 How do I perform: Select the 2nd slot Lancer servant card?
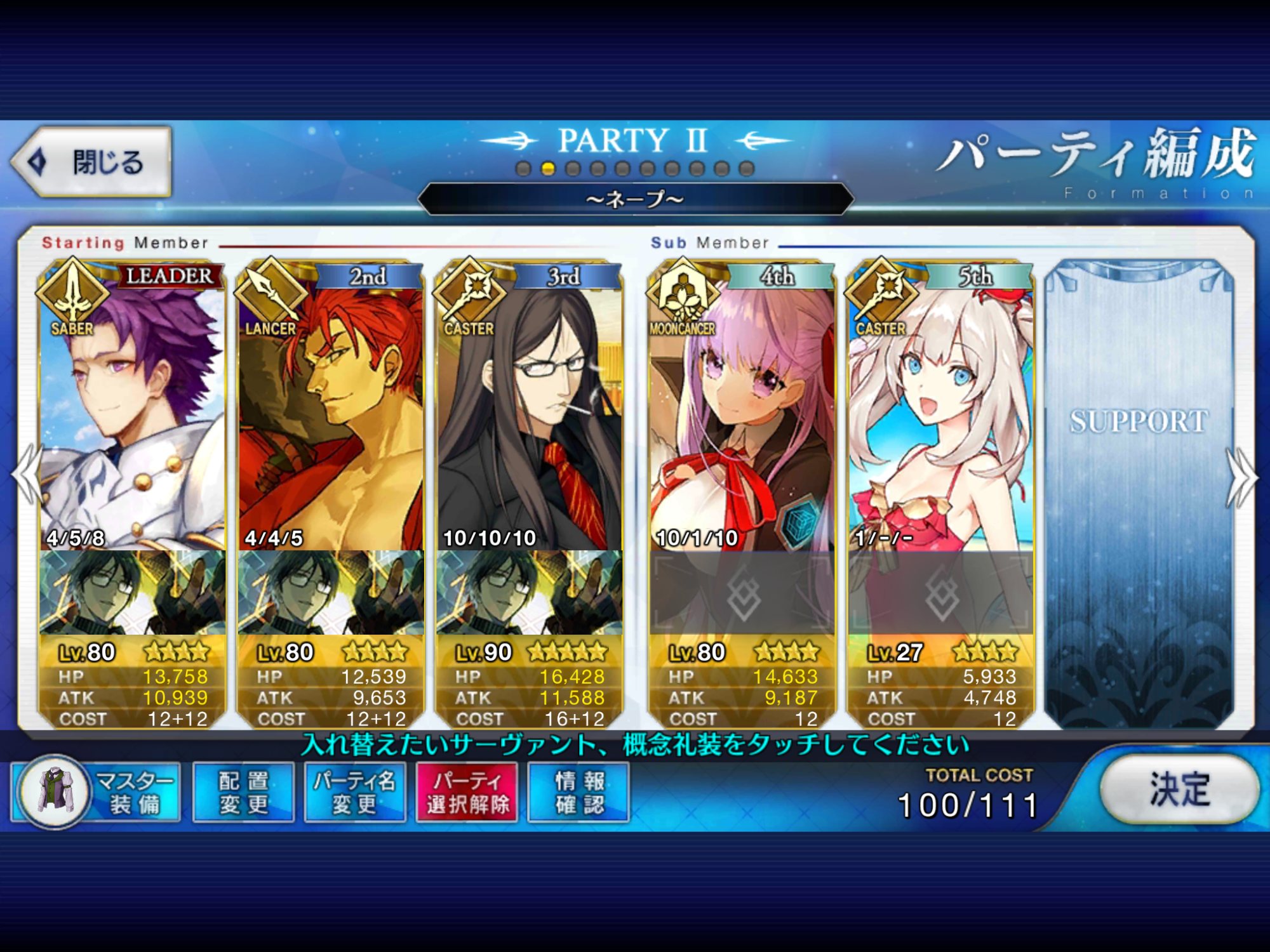(330, 419)
